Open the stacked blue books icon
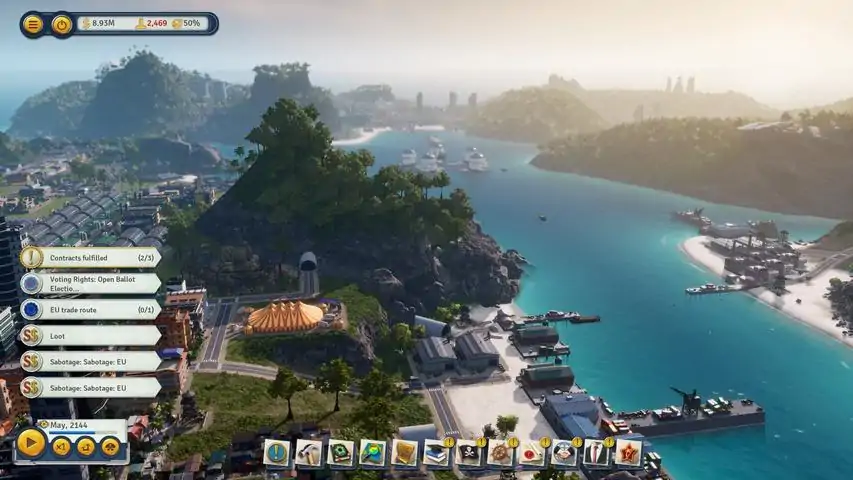This screenshot has width=853, height=480. coord(437,453)
